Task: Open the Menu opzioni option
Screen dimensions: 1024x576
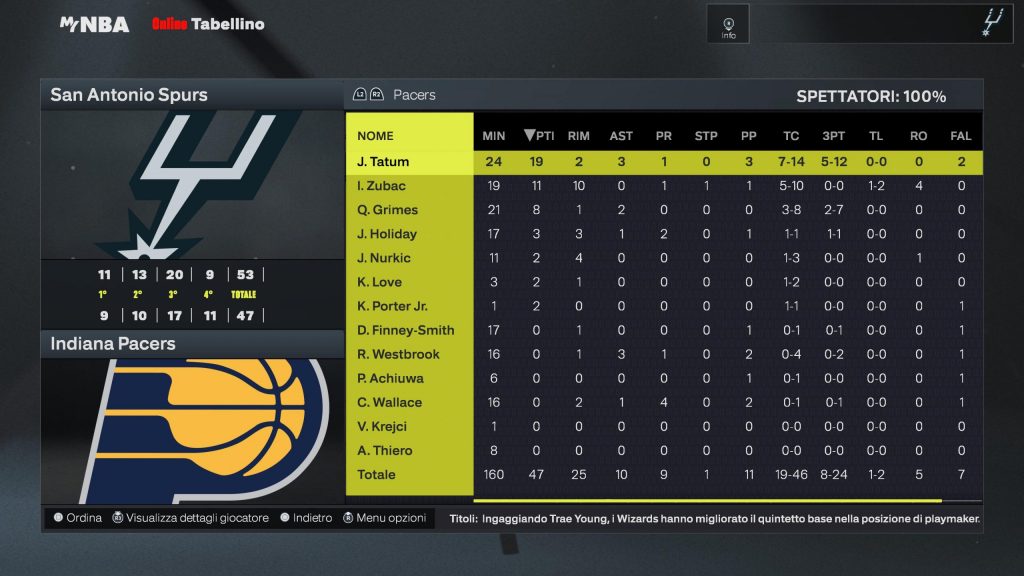Action: coord(385,518)
